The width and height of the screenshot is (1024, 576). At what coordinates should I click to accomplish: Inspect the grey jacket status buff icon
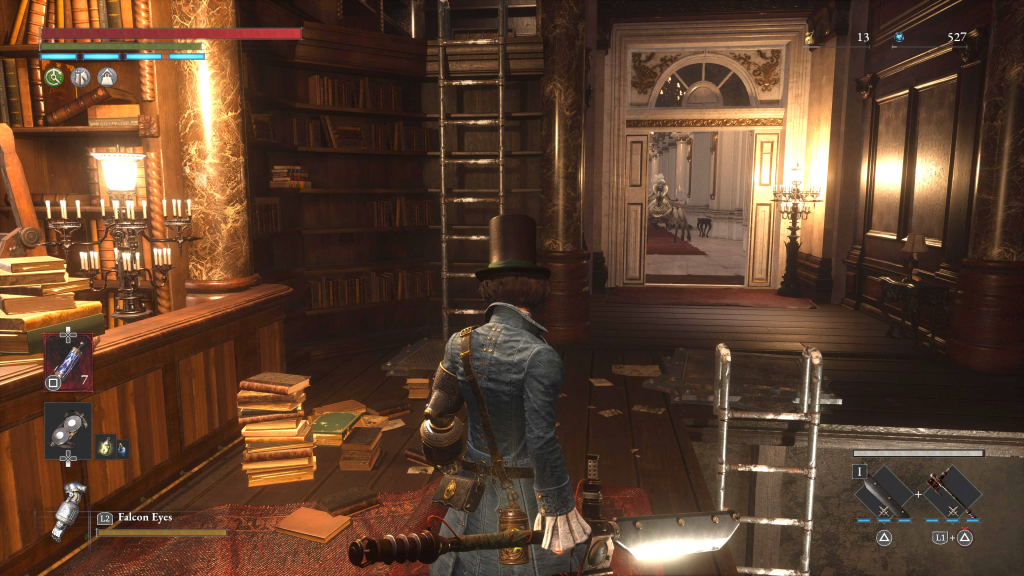81,77
